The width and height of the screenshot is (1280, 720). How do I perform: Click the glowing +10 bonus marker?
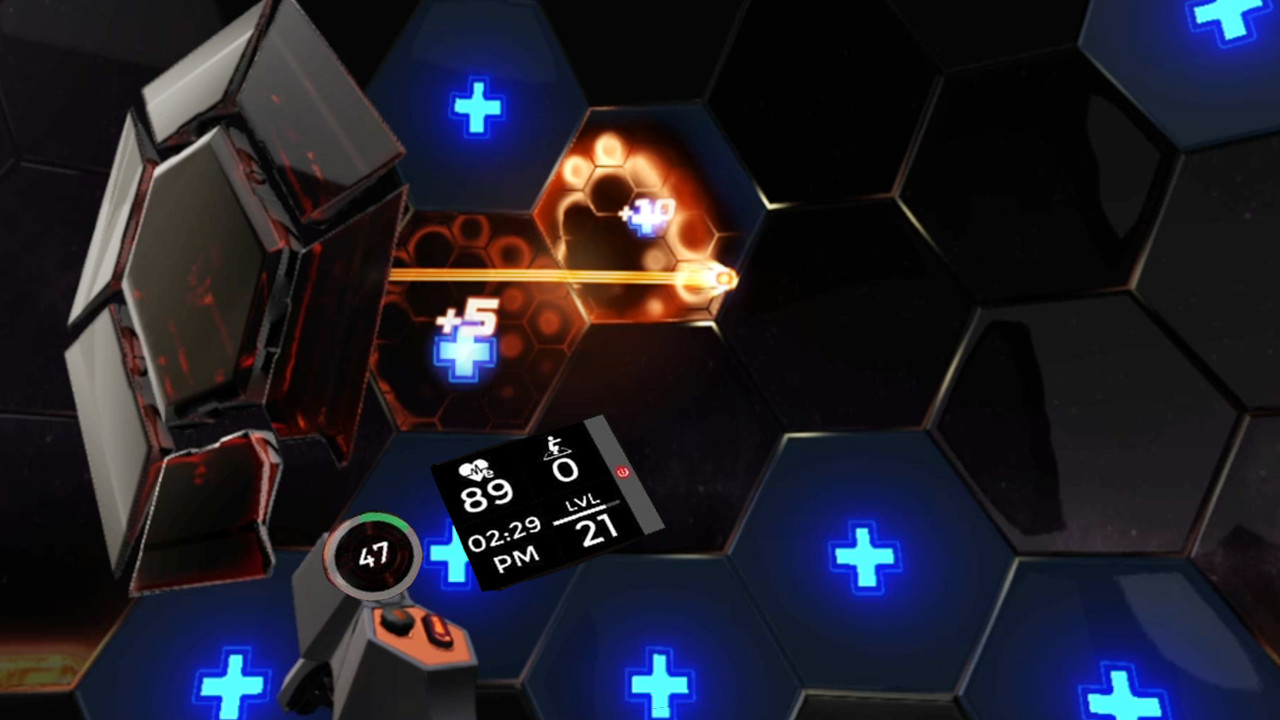[645, 215]
